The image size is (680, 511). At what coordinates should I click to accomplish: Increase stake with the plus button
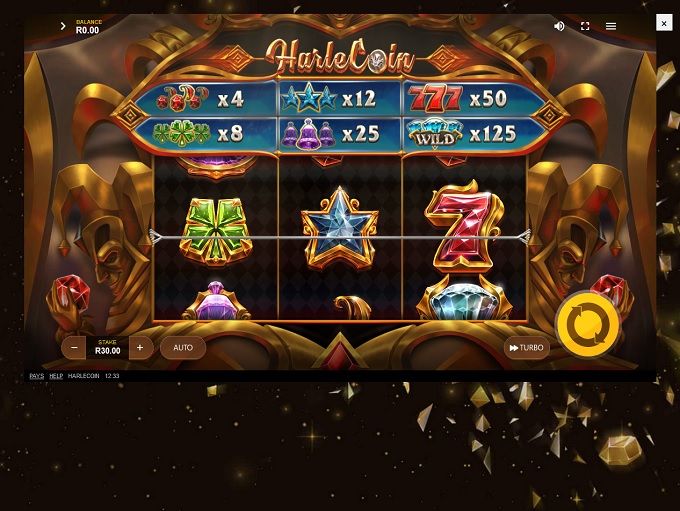(140, 348)
